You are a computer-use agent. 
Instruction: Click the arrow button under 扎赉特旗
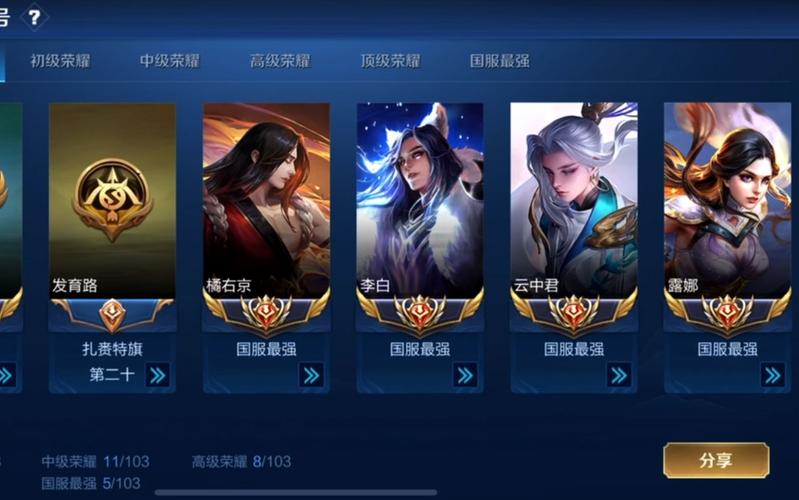click(157, 375)
